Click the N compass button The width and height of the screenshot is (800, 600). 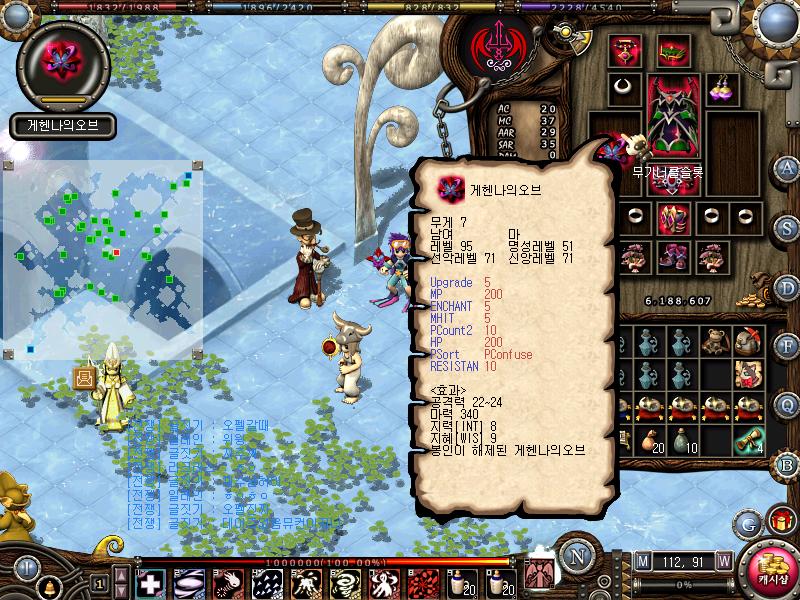[576, 555]
